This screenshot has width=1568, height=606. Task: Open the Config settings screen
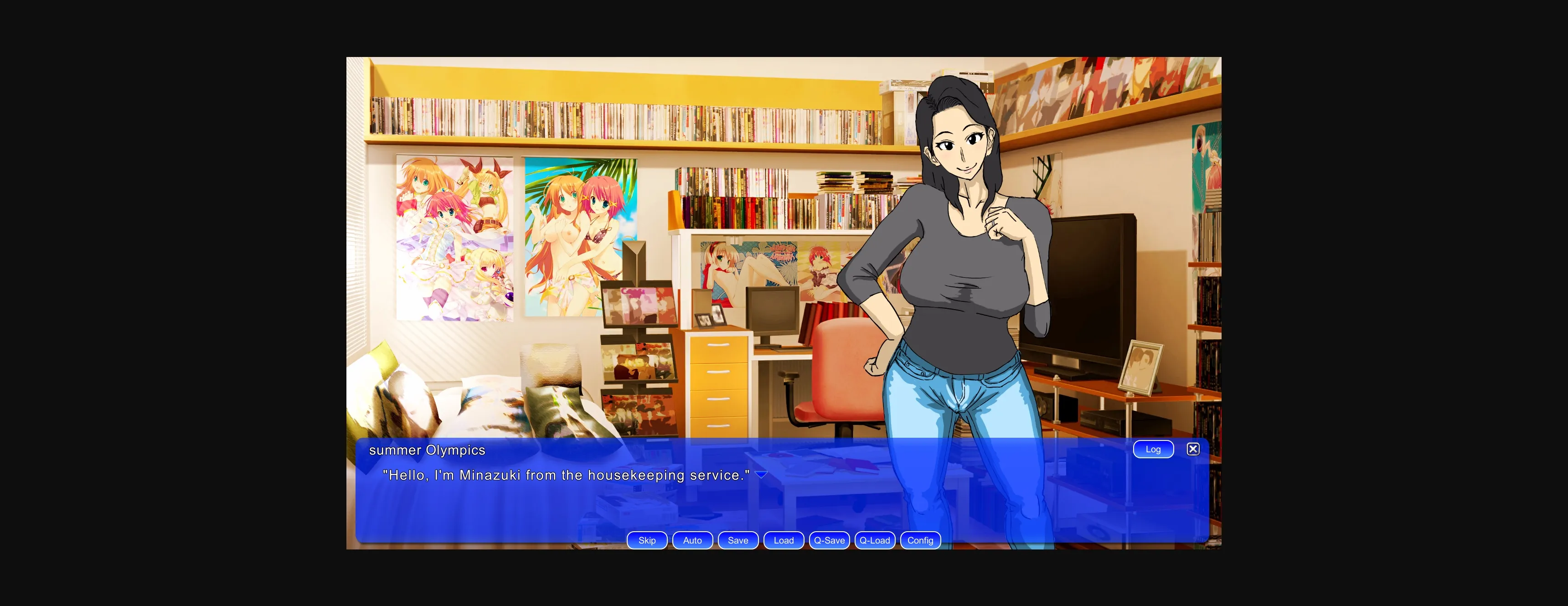click(x=920, y=540)
